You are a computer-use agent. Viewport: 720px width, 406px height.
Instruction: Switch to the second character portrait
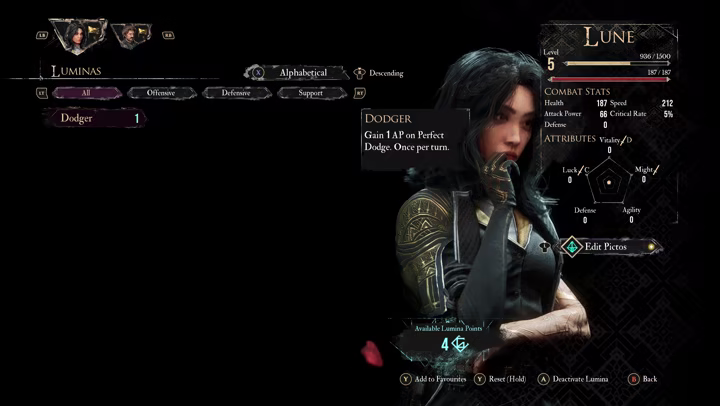pyautogui.click(x=128, y=36)
